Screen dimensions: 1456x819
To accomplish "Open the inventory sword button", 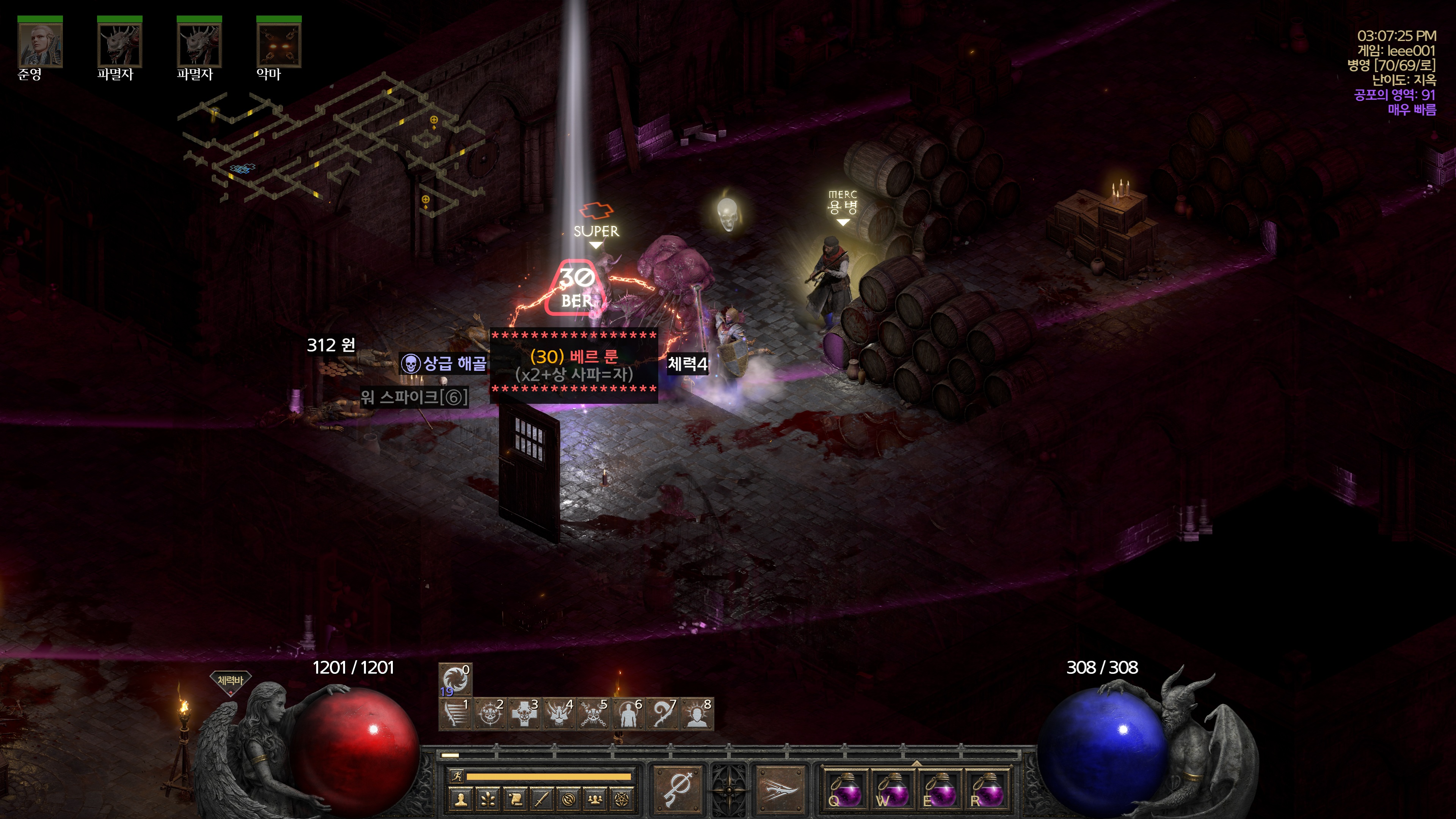I will click(542, 799).
